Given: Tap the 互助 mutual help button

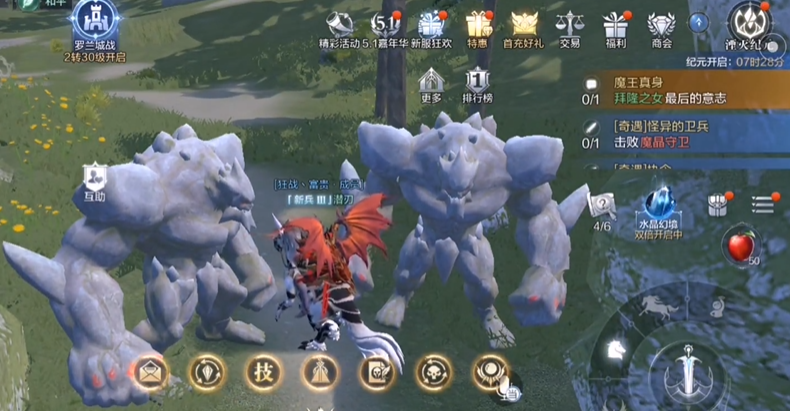Looking at the screenshot, I should tap(95, 182).
